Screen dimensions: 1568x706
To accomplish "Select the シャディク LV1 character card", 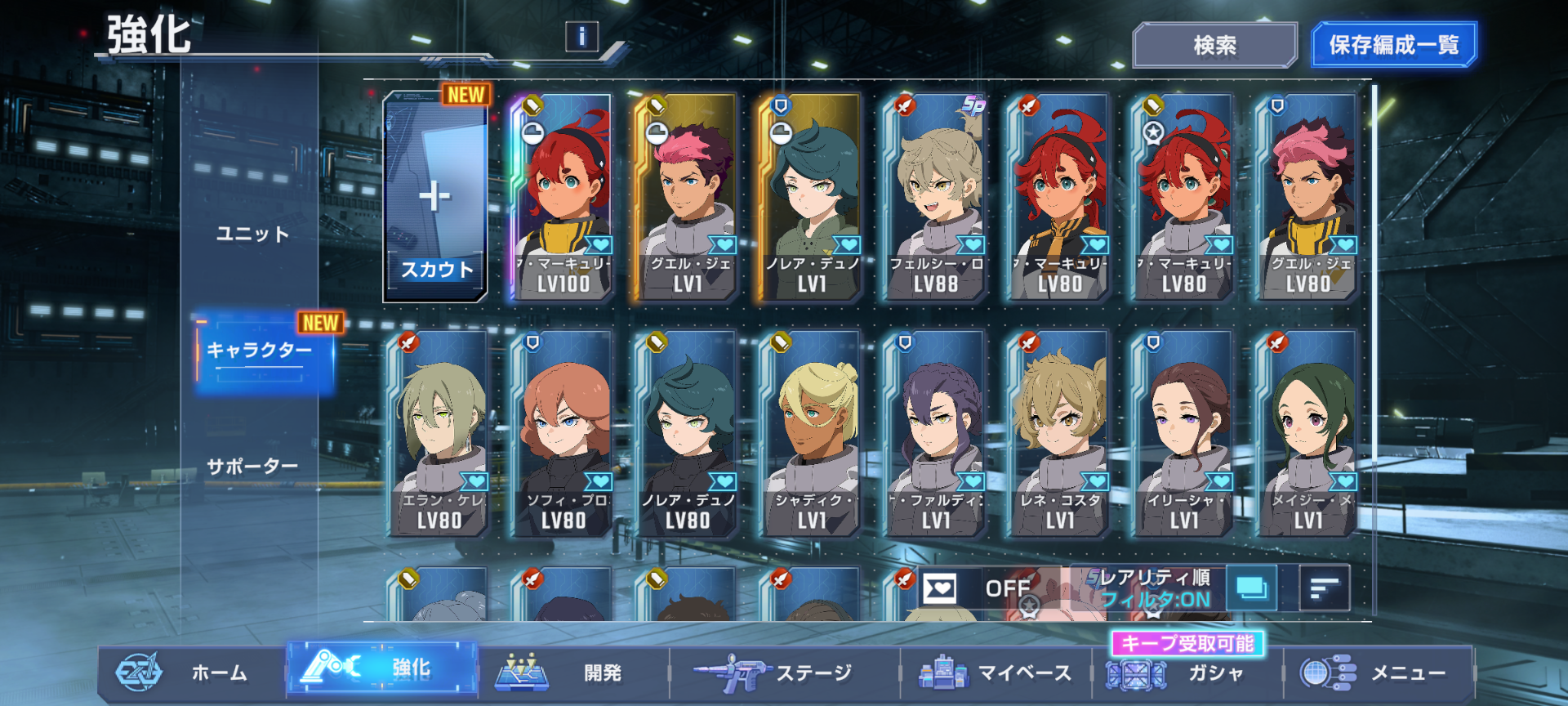I will coord(812,435).
